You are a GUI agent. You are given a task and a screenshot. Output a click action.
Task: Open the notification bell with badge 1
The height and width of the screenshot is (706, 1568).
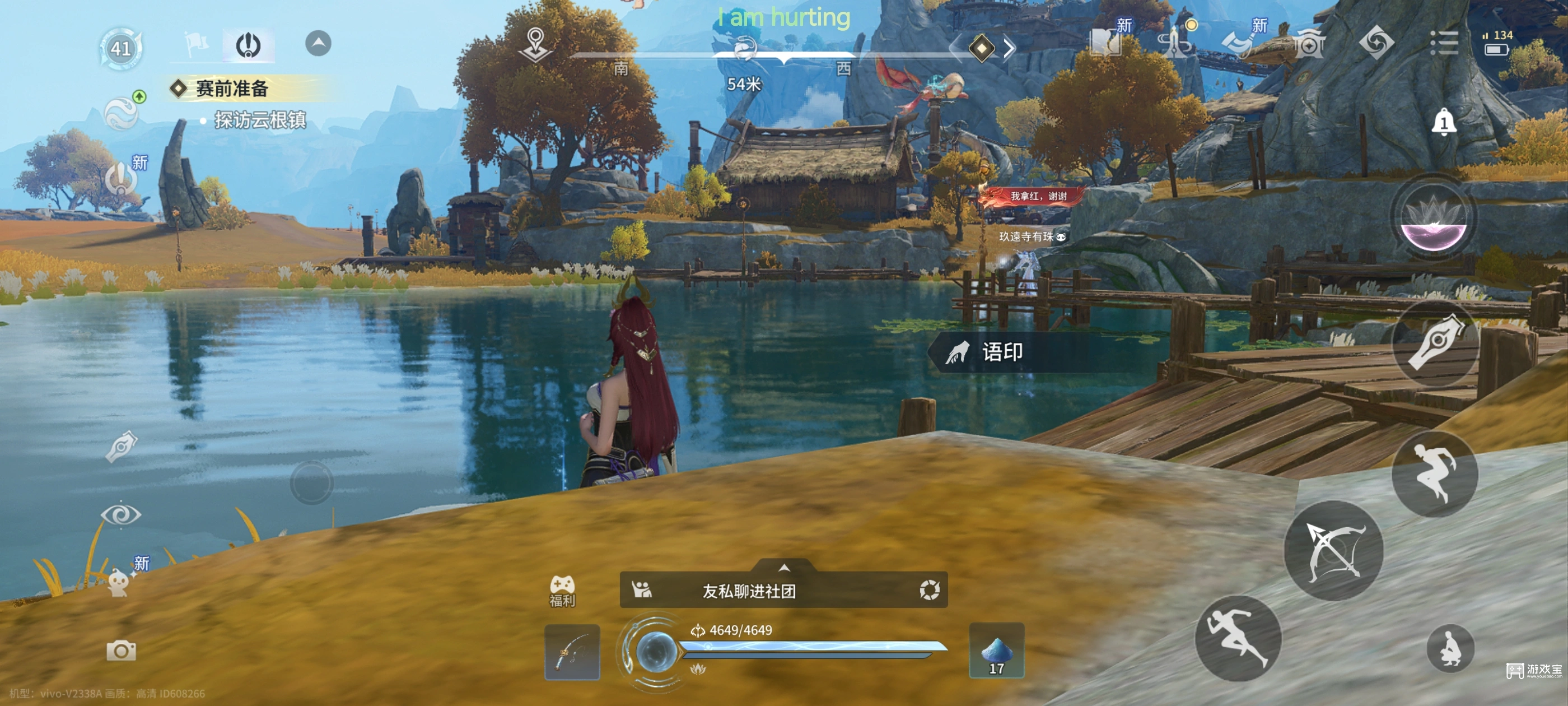pyautogui.click(x=1443, y=123)
